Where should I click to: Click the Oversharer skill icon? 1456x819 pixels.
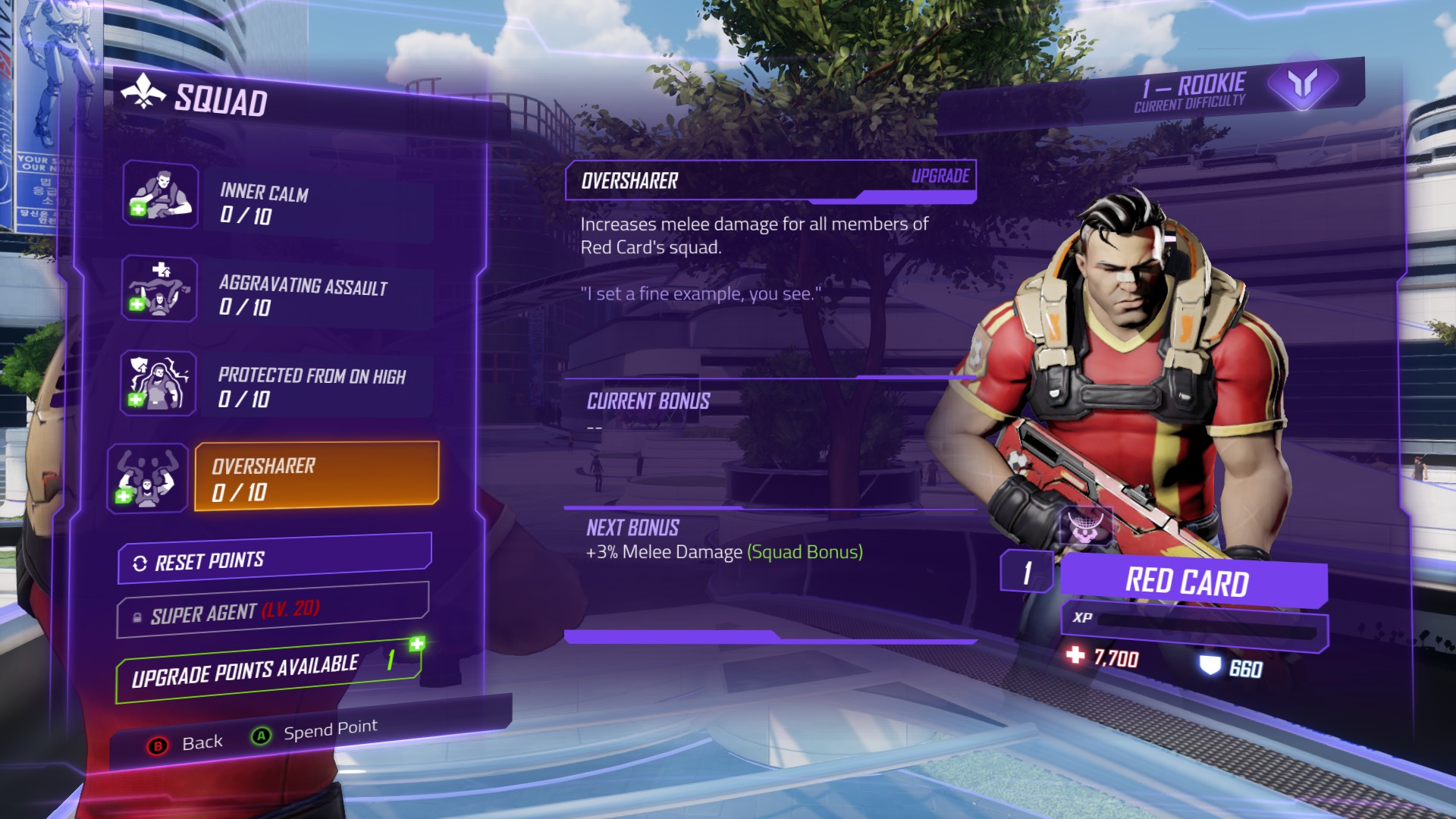147,479
